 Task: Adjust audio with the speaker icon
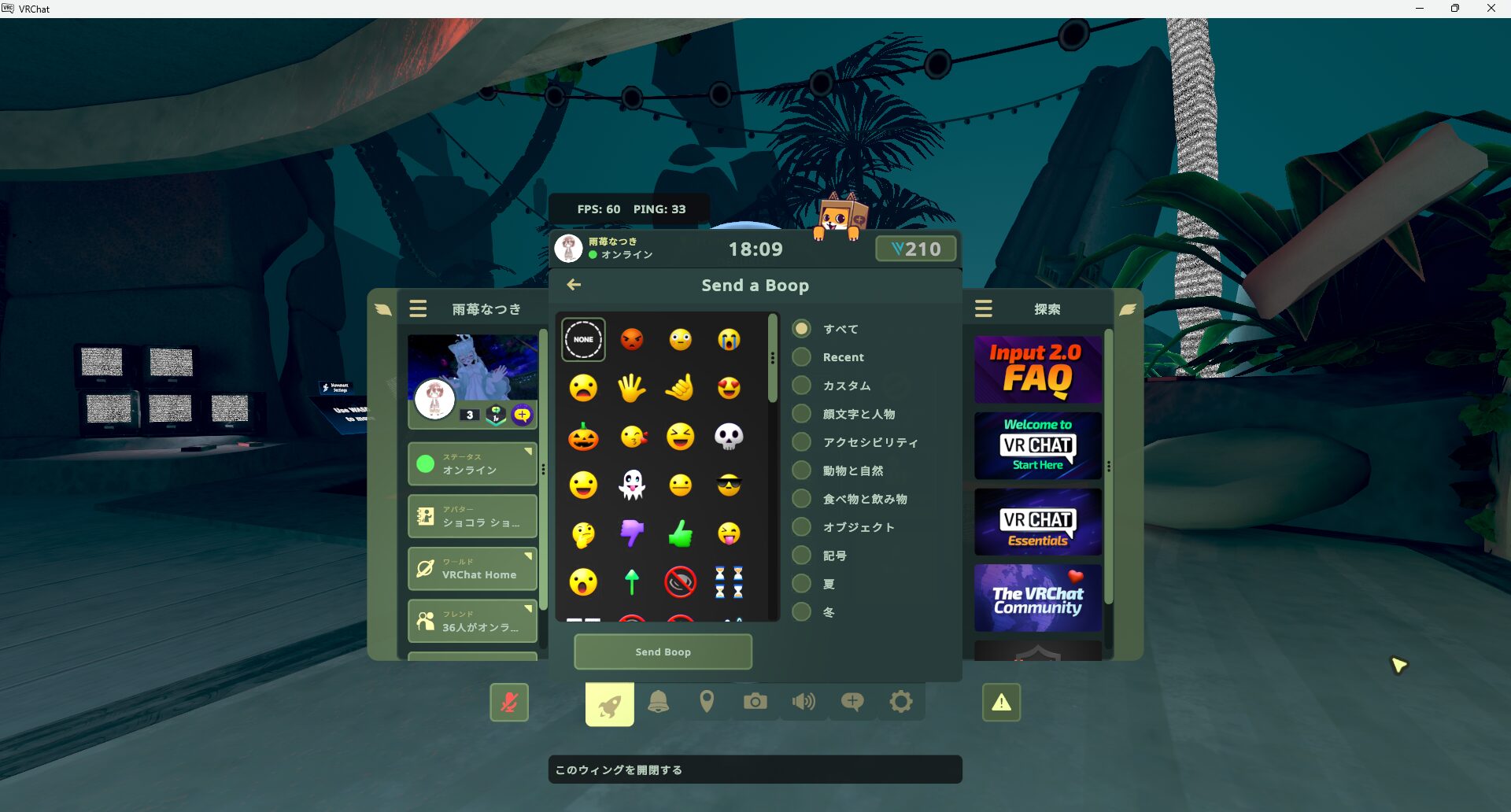coord(804,702)
